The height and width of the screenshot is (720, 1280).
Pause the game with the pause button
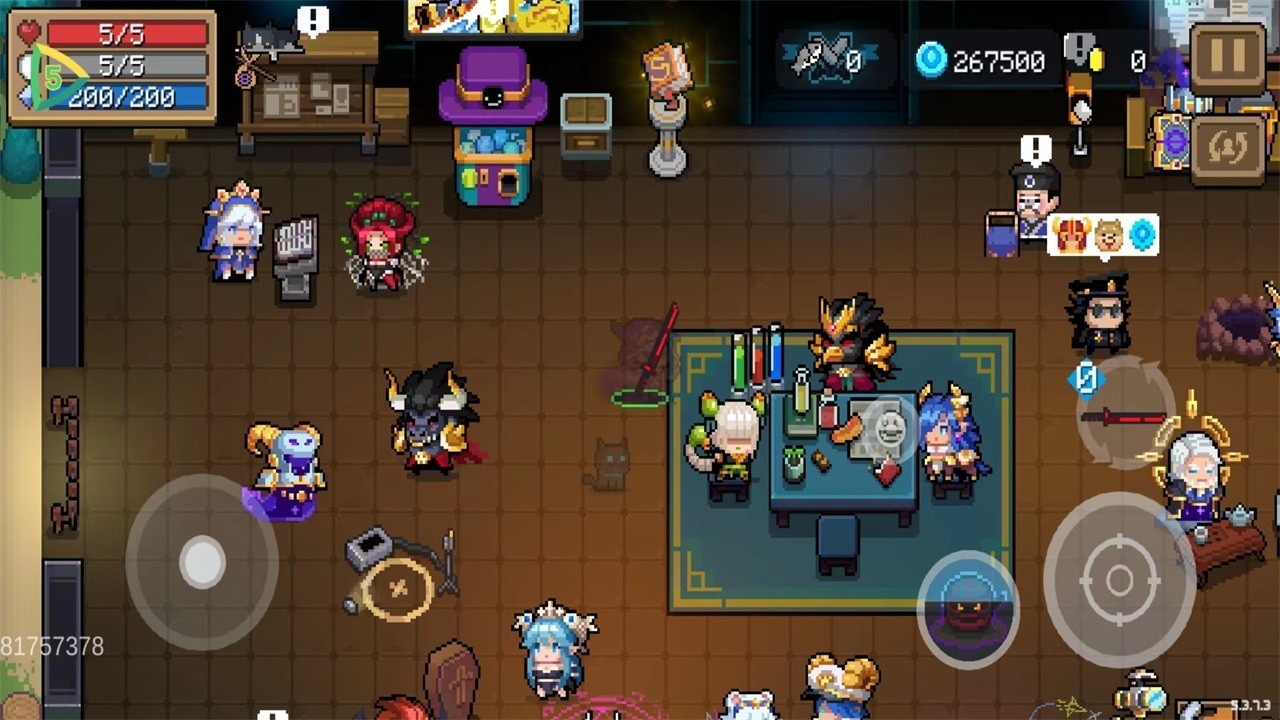pyautogui.click(x=1228, y=58)
